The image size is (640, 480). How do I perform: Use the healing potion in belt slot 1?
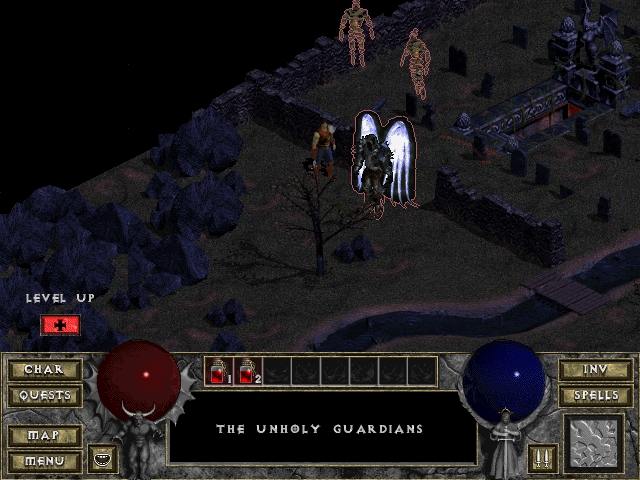218,372
